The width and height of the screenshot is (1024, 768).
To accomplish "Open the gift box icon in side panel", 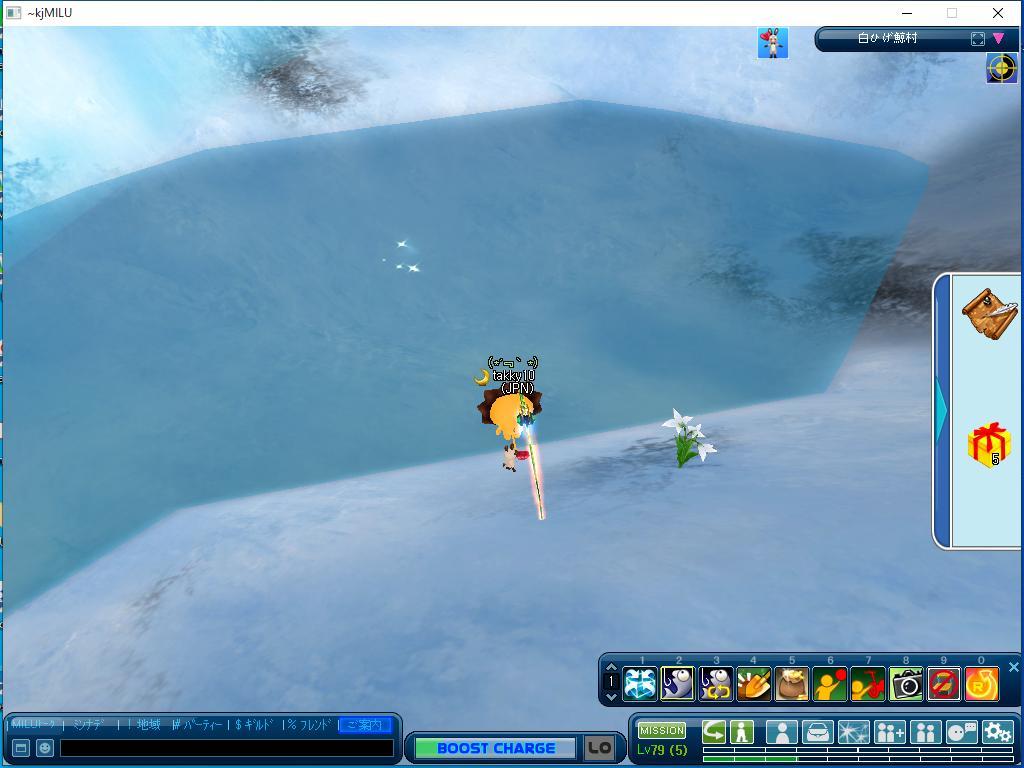I will coord(988,443).
